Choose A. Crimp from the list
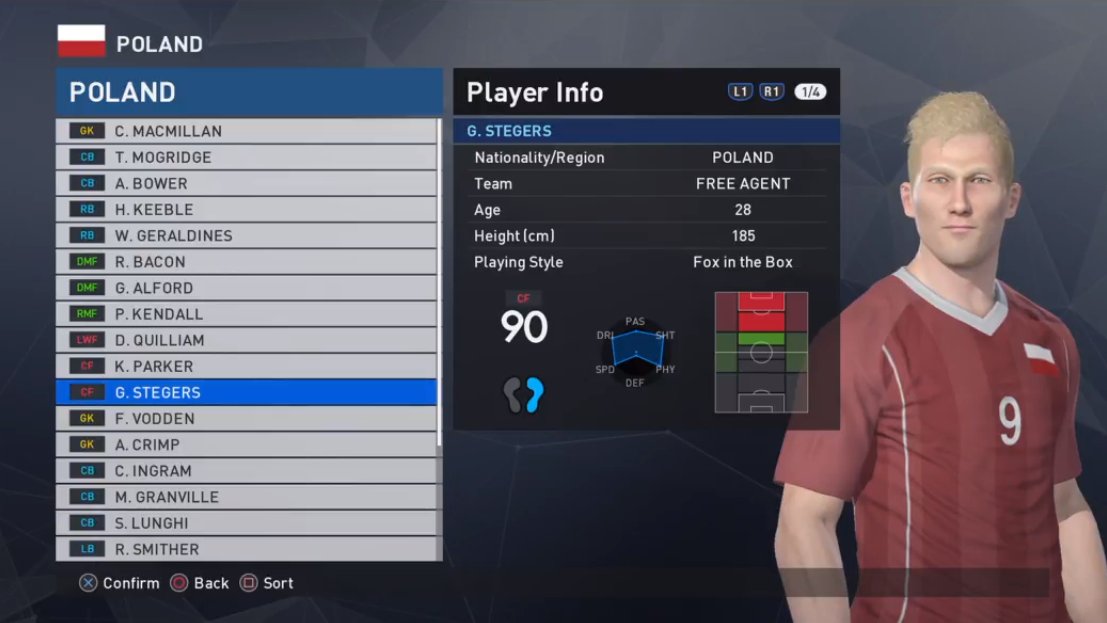The image size is (1107, 623). (246, 444)
